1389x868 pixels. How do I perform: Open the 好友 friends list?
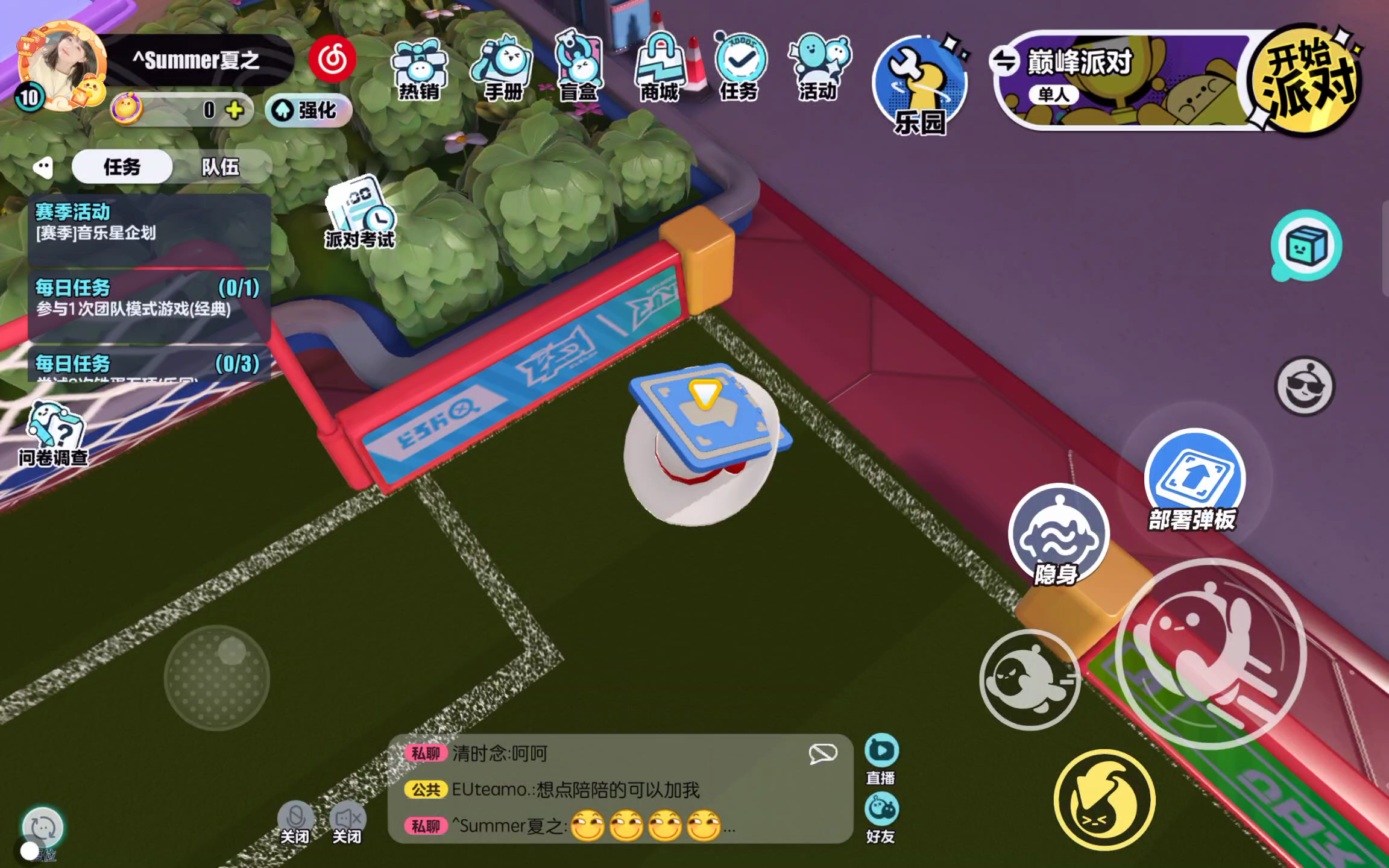click(881, 817)
